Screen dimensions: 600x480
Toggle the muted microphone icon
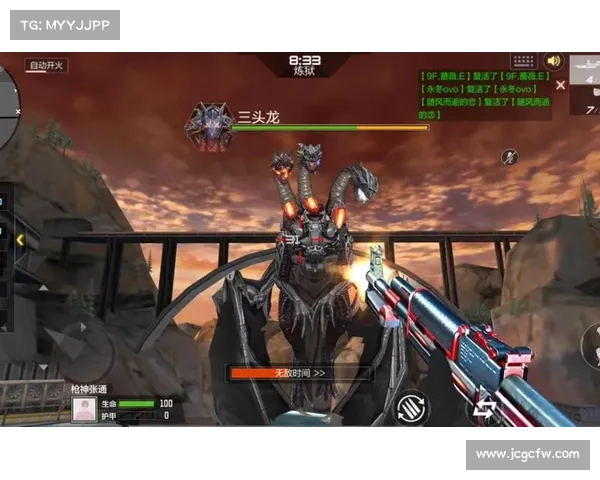pos(509,157)
